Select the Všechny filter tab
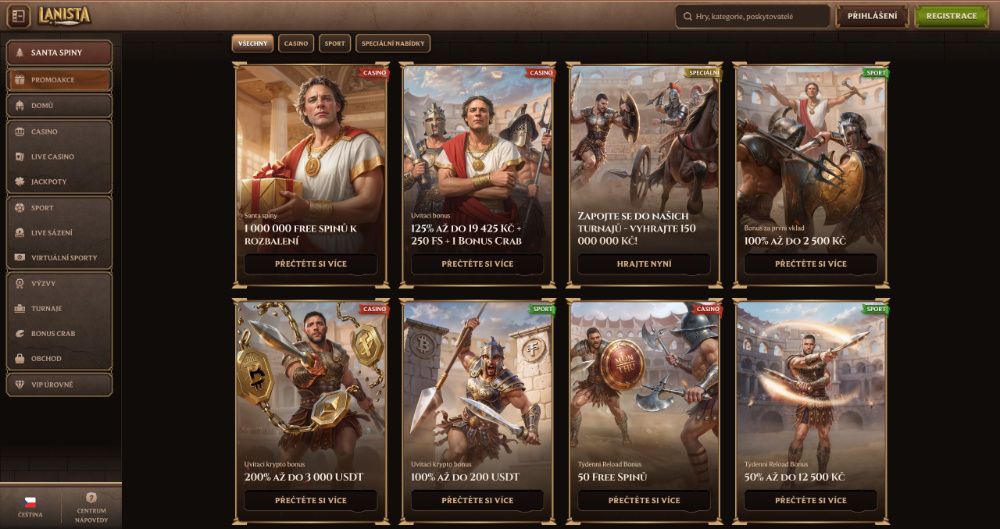1000x529 pixels. coord(253,44)
